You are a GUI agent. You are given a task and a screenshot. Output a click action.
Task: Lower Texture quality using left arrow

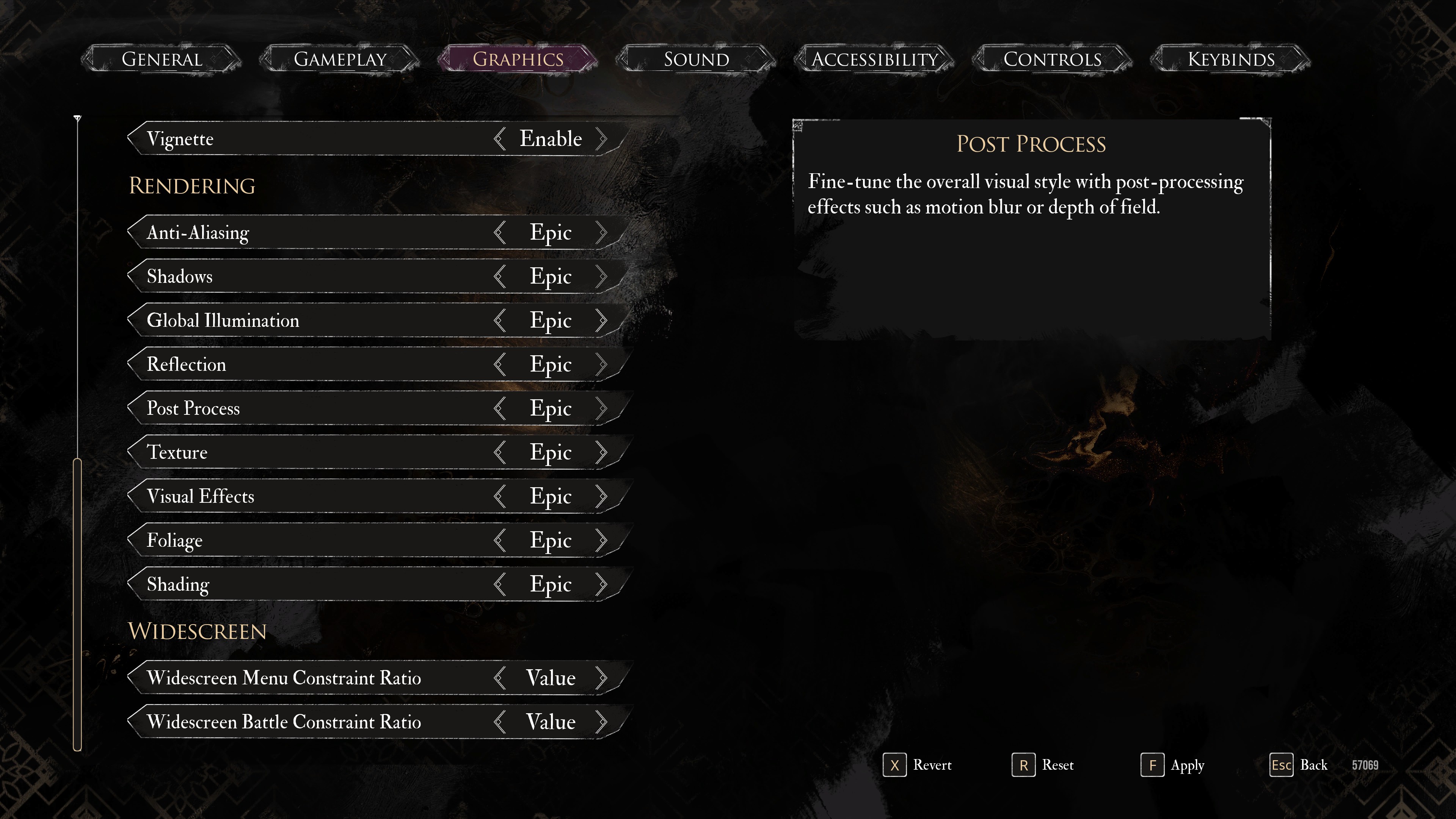tap(500, 452)
